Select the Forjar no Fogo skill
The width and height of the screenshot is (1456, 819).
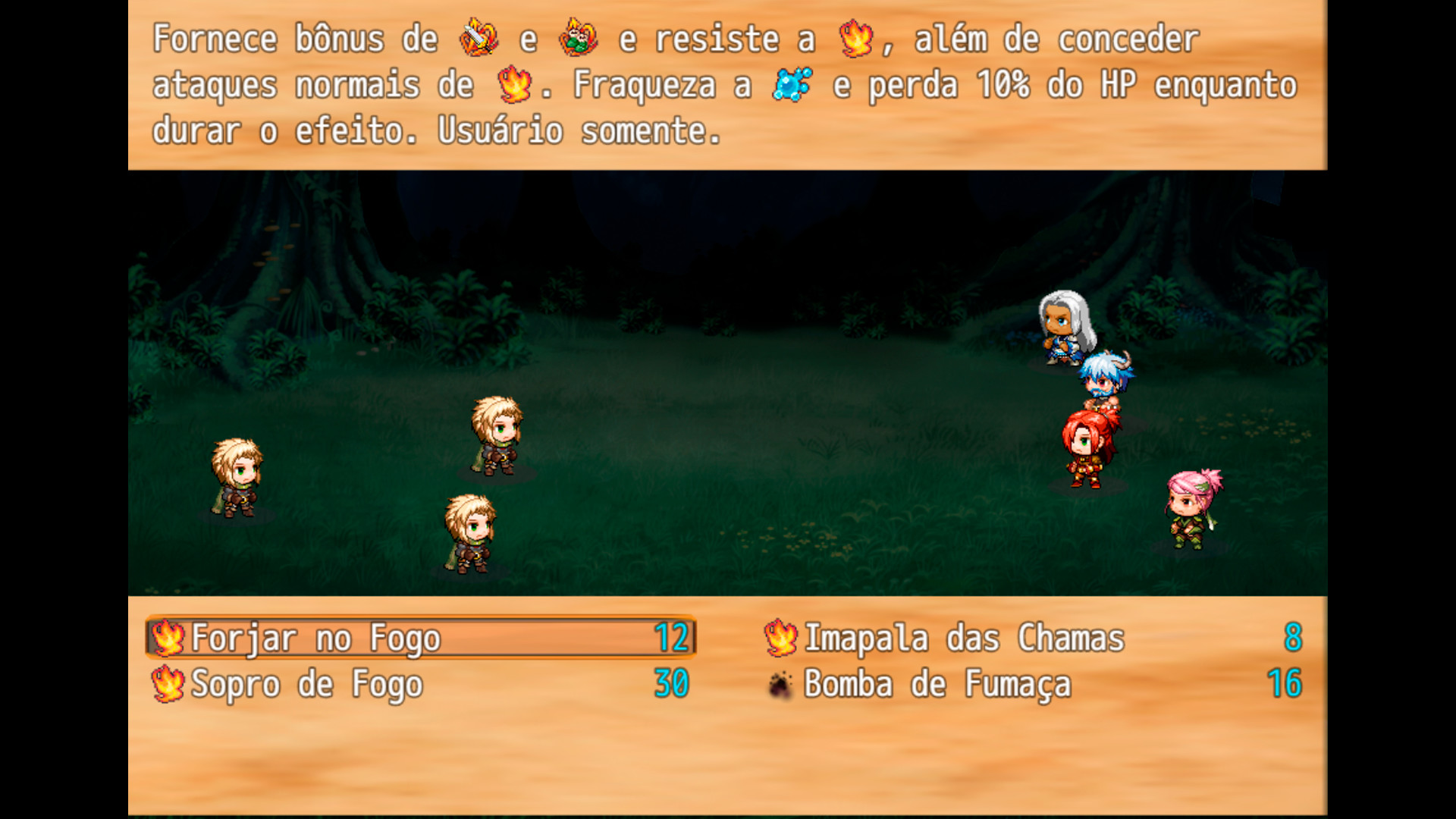(x=315, y=638)
